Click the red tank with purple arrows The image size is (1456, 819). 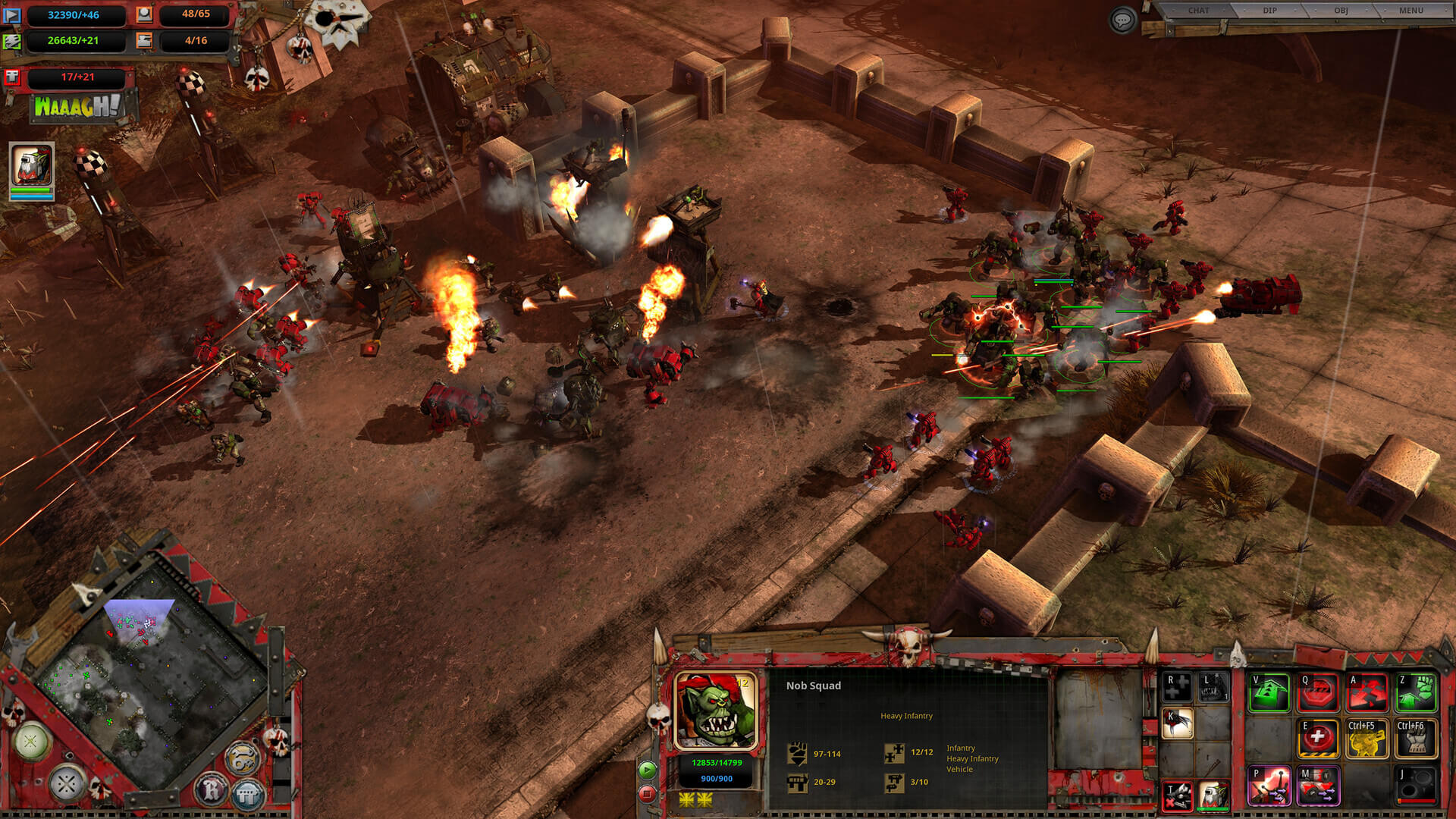pyautogui.click(x=1318, y=786)
